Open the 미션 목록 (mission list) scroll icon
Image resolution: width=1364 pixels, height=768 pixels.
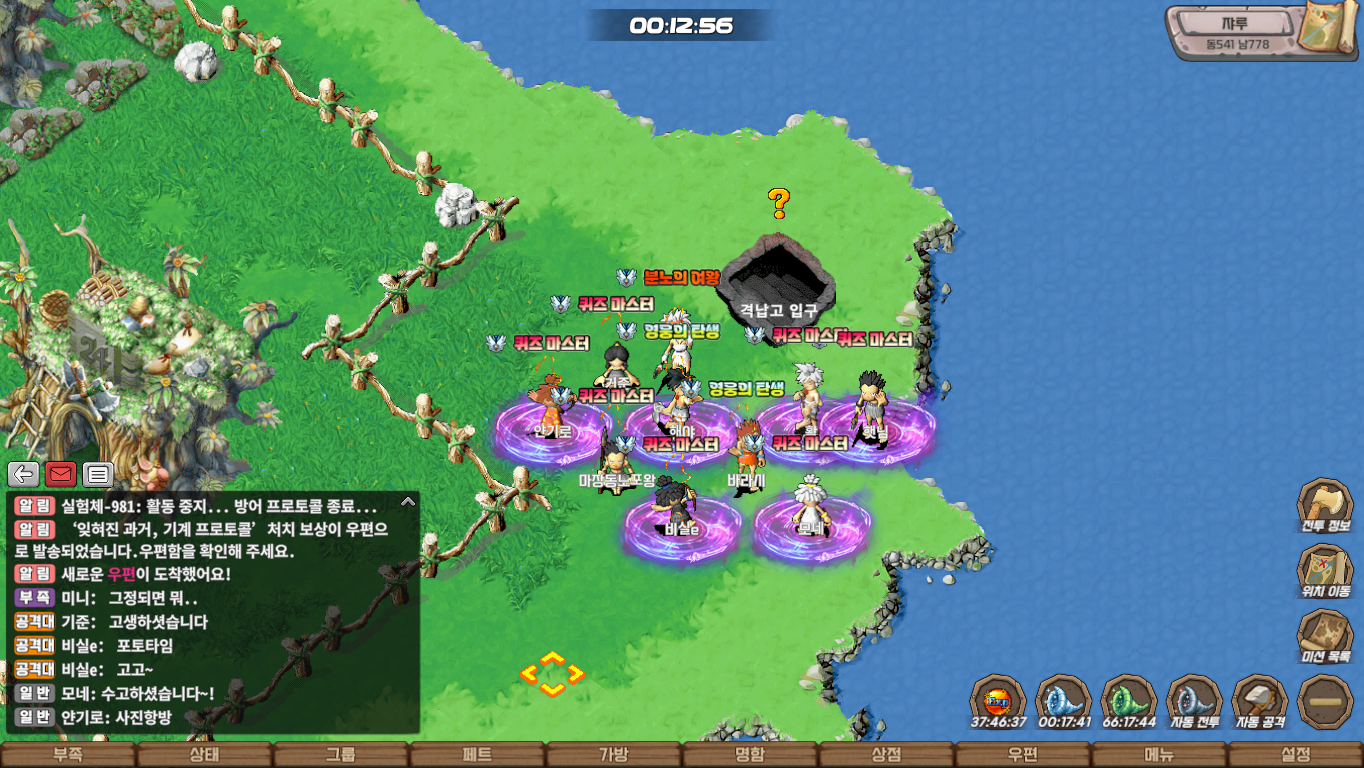pyautogui.click(x=1325, y=635)
